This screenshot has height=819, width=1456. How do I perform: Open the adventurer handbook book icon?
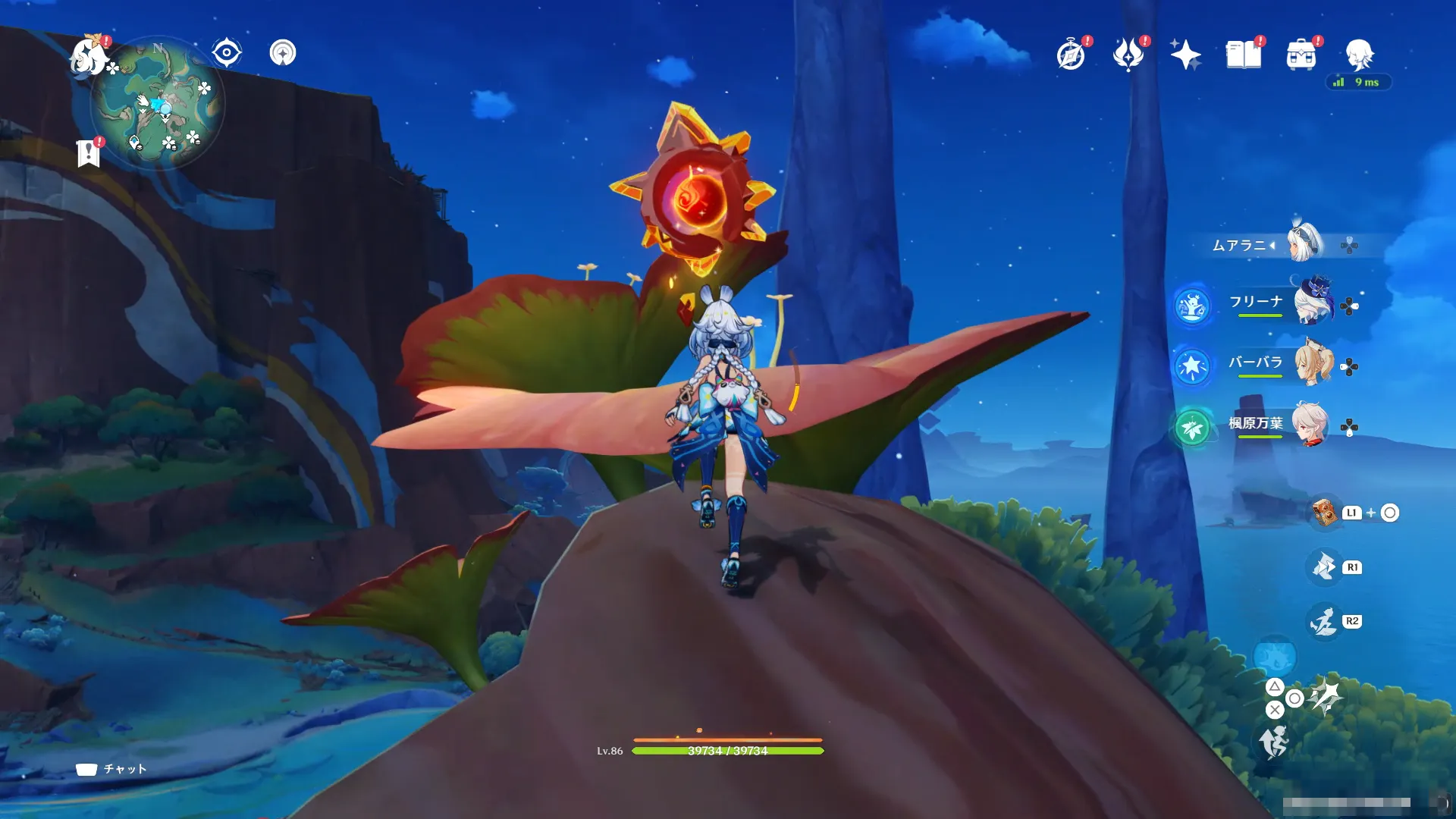point(1244,55)
